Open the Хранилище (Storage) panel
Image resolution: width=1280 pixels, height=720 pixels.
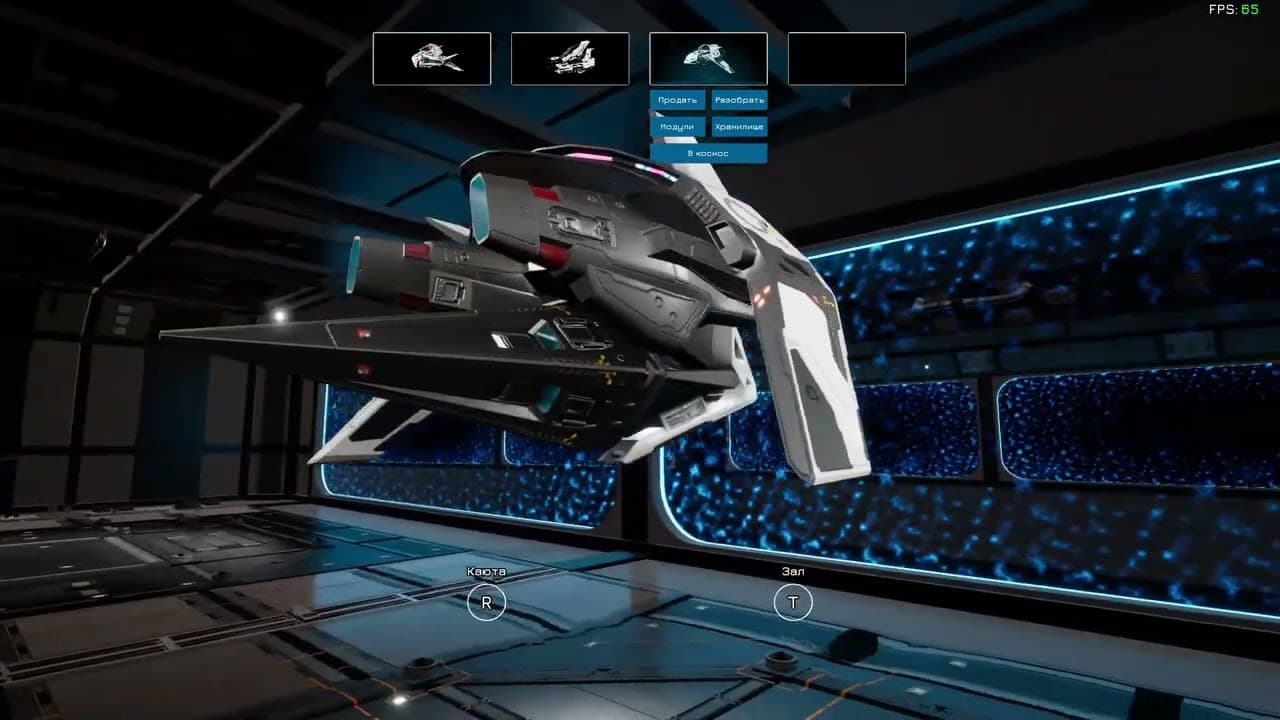click(740, 127)
